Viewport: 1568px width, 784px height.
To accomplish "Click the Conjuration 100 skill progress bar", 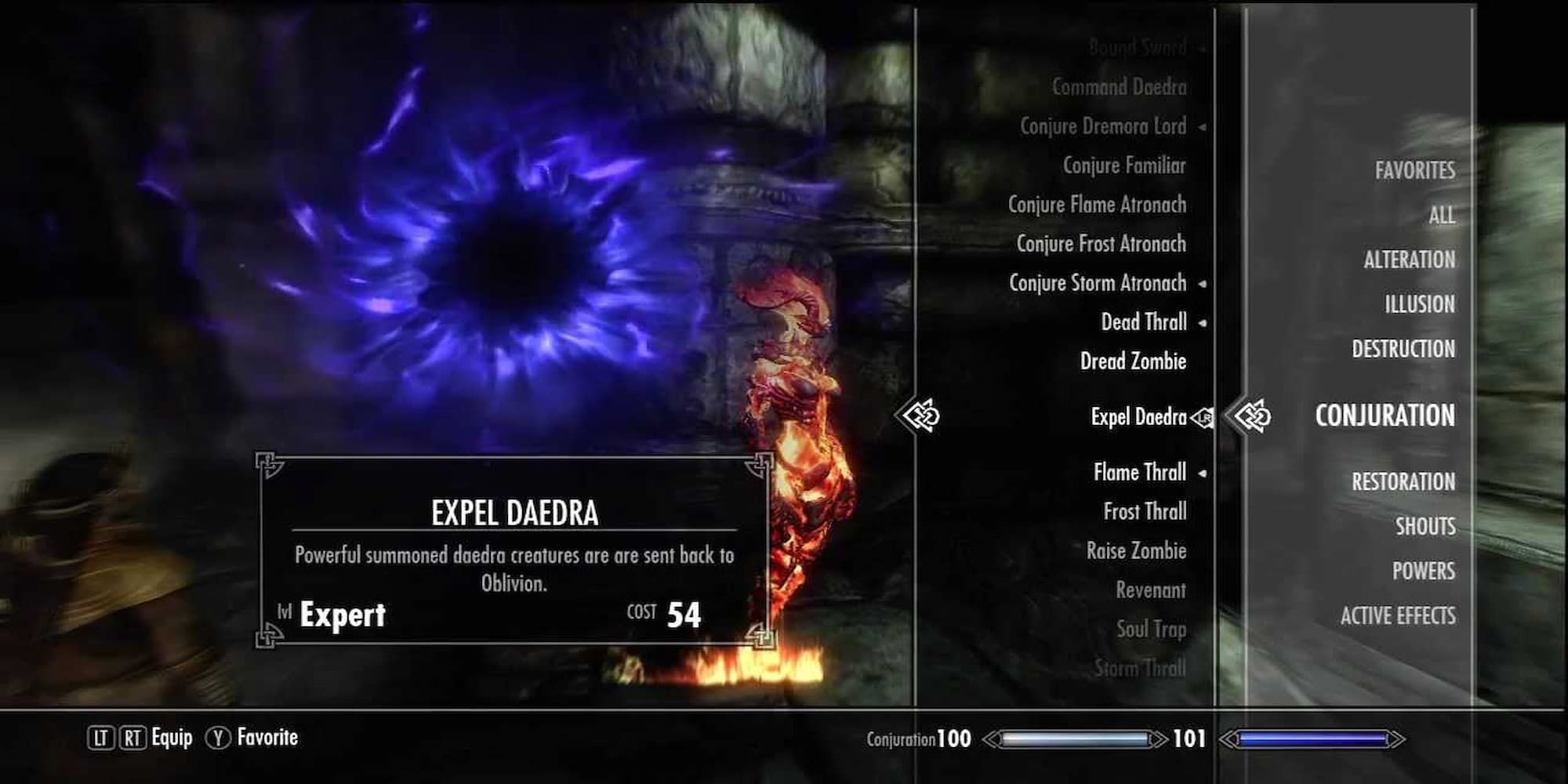I will pos(1066,737).
